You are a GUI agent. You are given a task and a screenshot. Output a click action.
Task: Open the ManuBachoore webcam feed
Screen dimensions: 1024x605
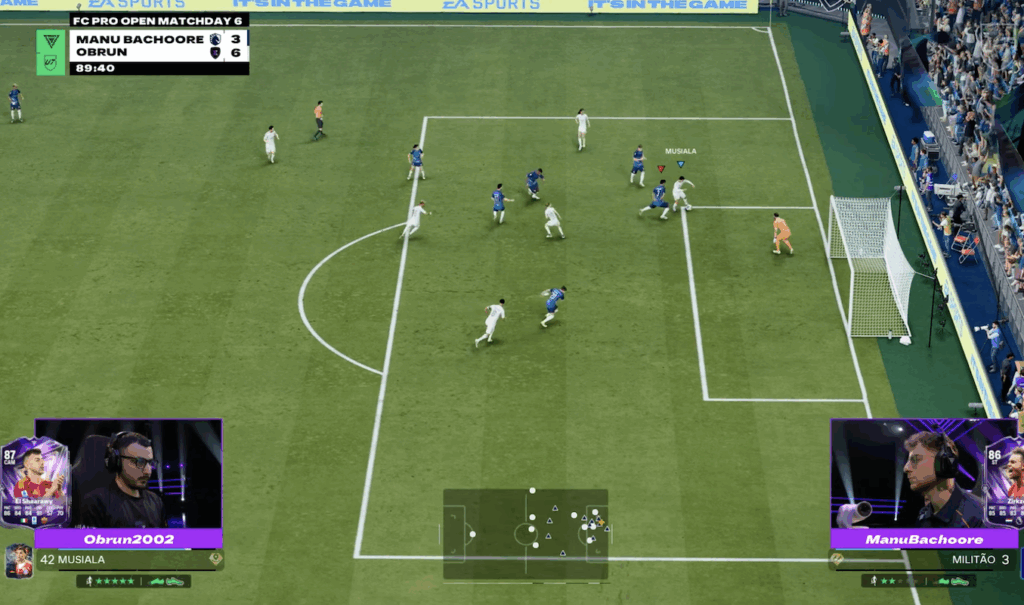tap(905, 474)
